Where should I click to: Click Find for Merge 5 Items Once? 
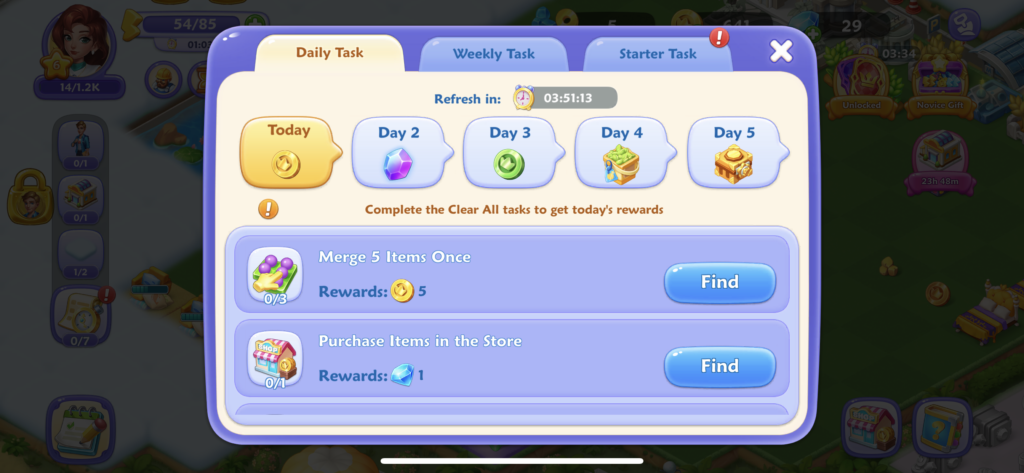pyautogui.click(x=719, y=283)
